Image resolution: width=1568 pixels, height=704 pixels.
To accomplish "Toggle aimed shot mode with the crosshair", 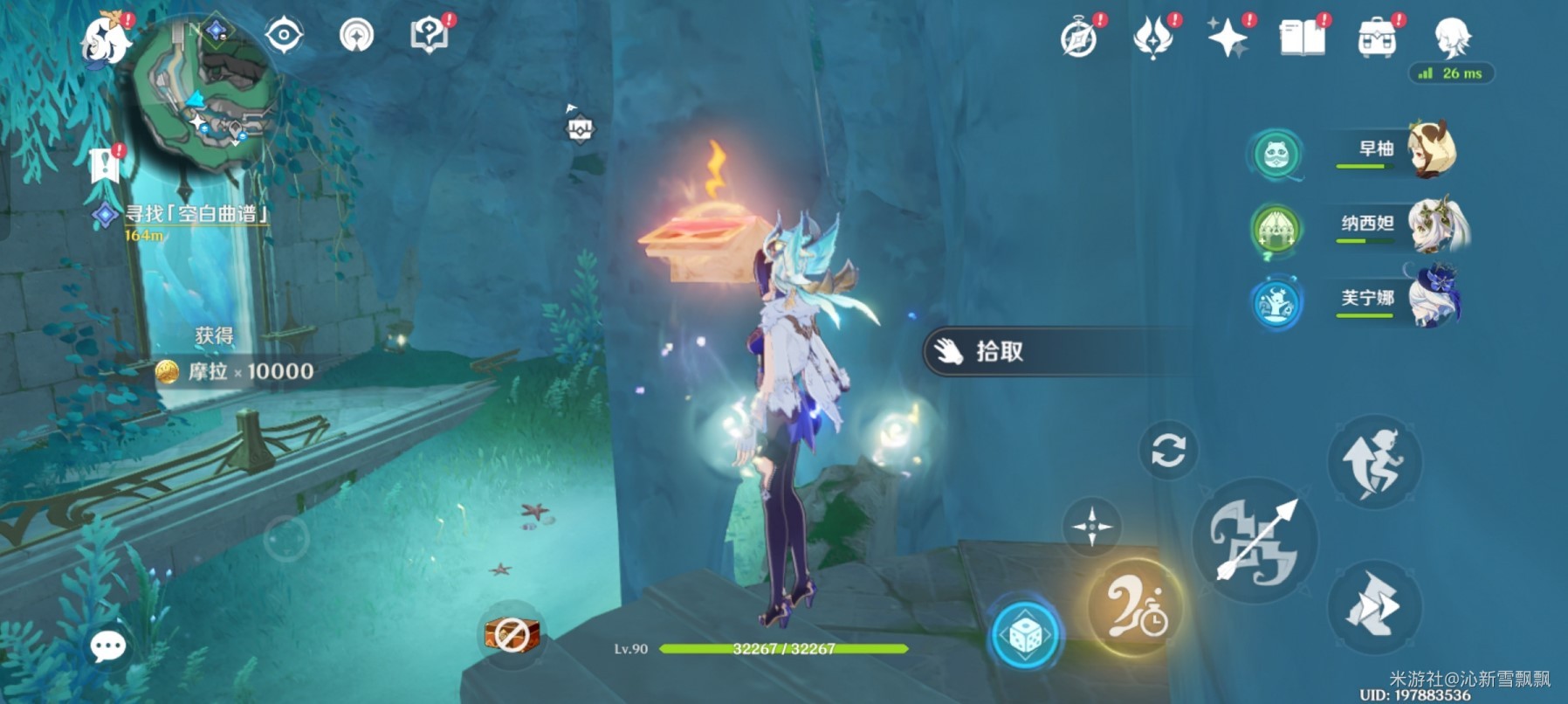I will (x=1090, y=528).
